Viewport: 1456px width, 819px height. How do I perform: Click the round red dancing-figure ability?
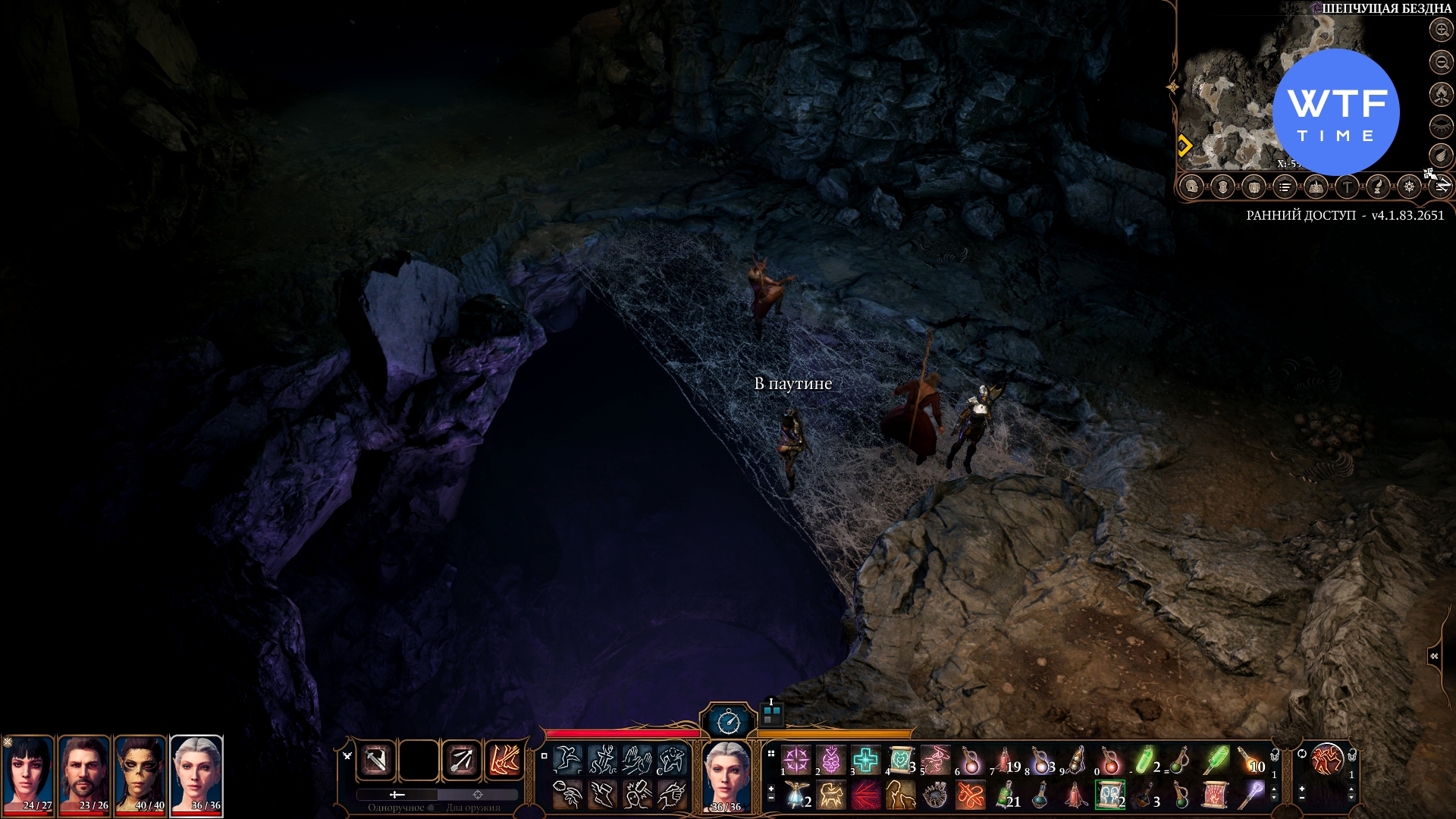coord(1327,759)
